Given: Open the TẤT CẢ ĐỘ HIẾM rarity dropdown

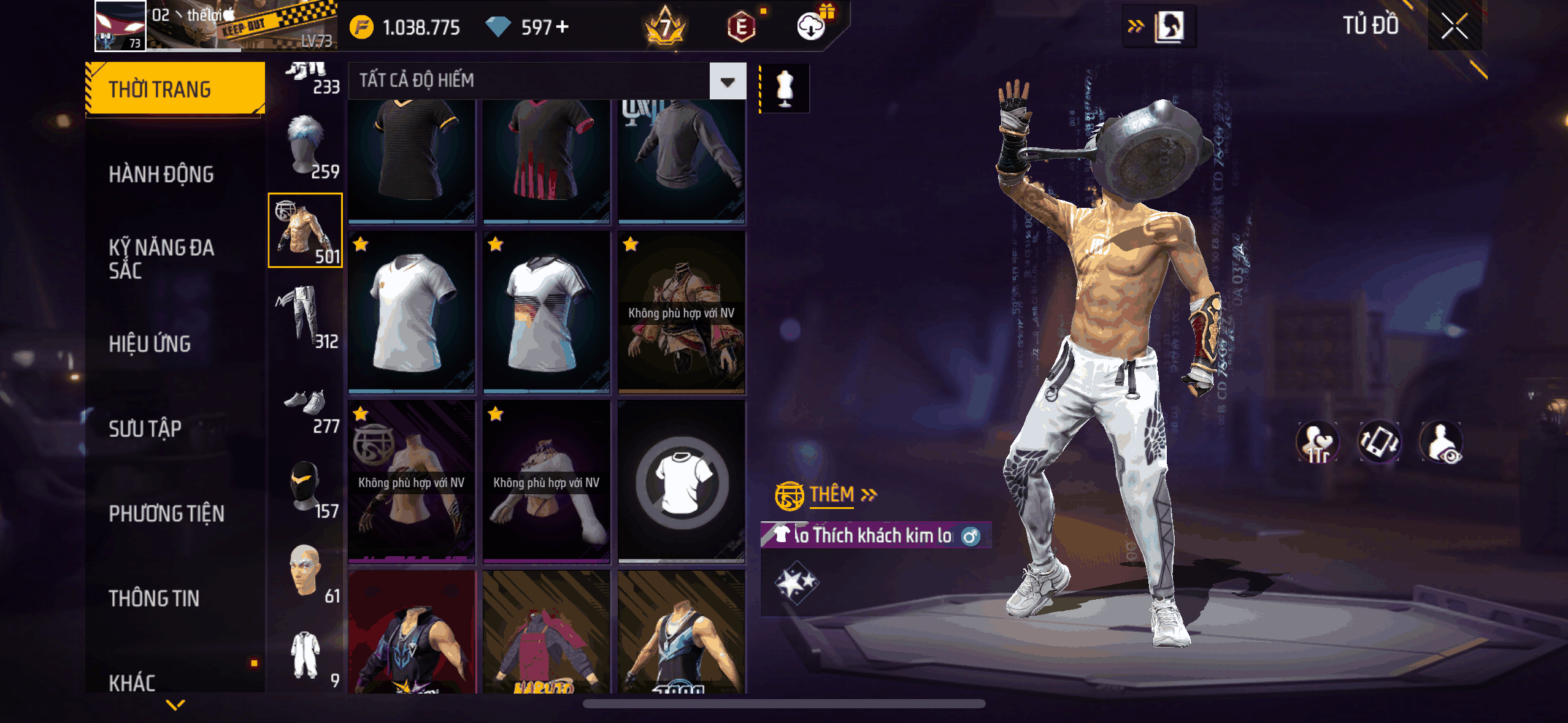Looking at the screenshot, I should (728, 81).
